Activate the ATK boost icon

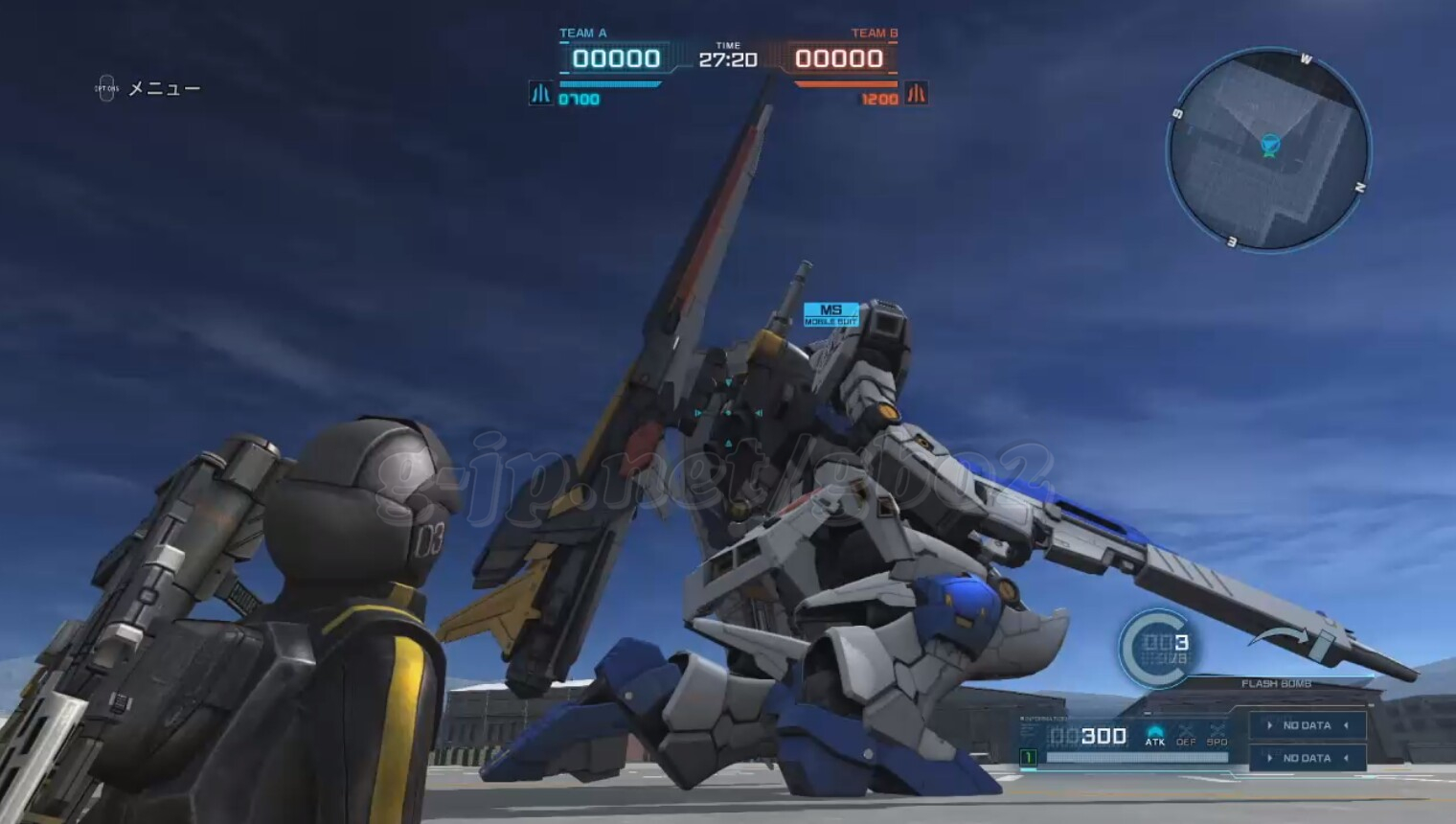(1155, 735)
